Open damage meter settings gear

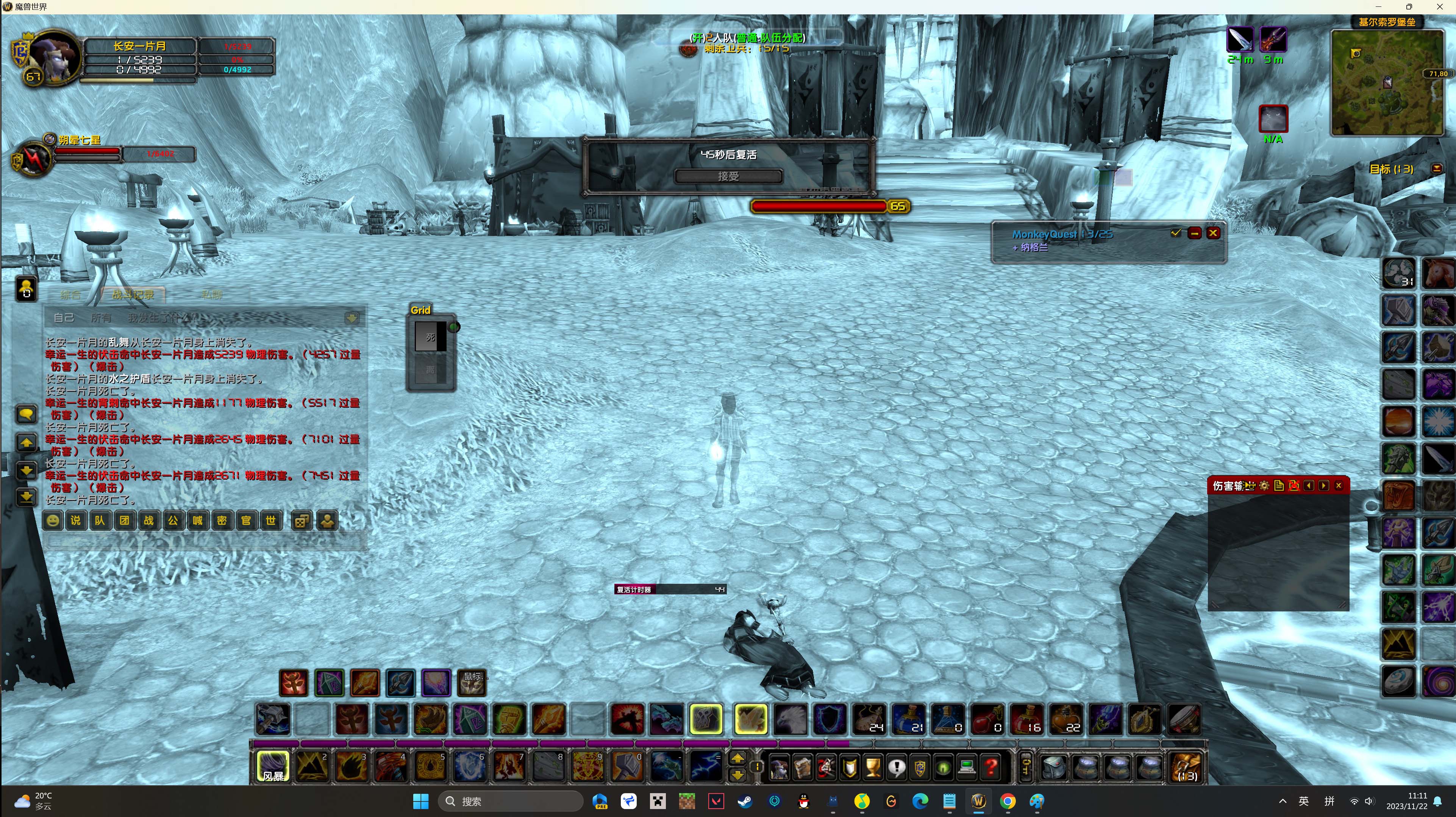tap(1264, 486)
